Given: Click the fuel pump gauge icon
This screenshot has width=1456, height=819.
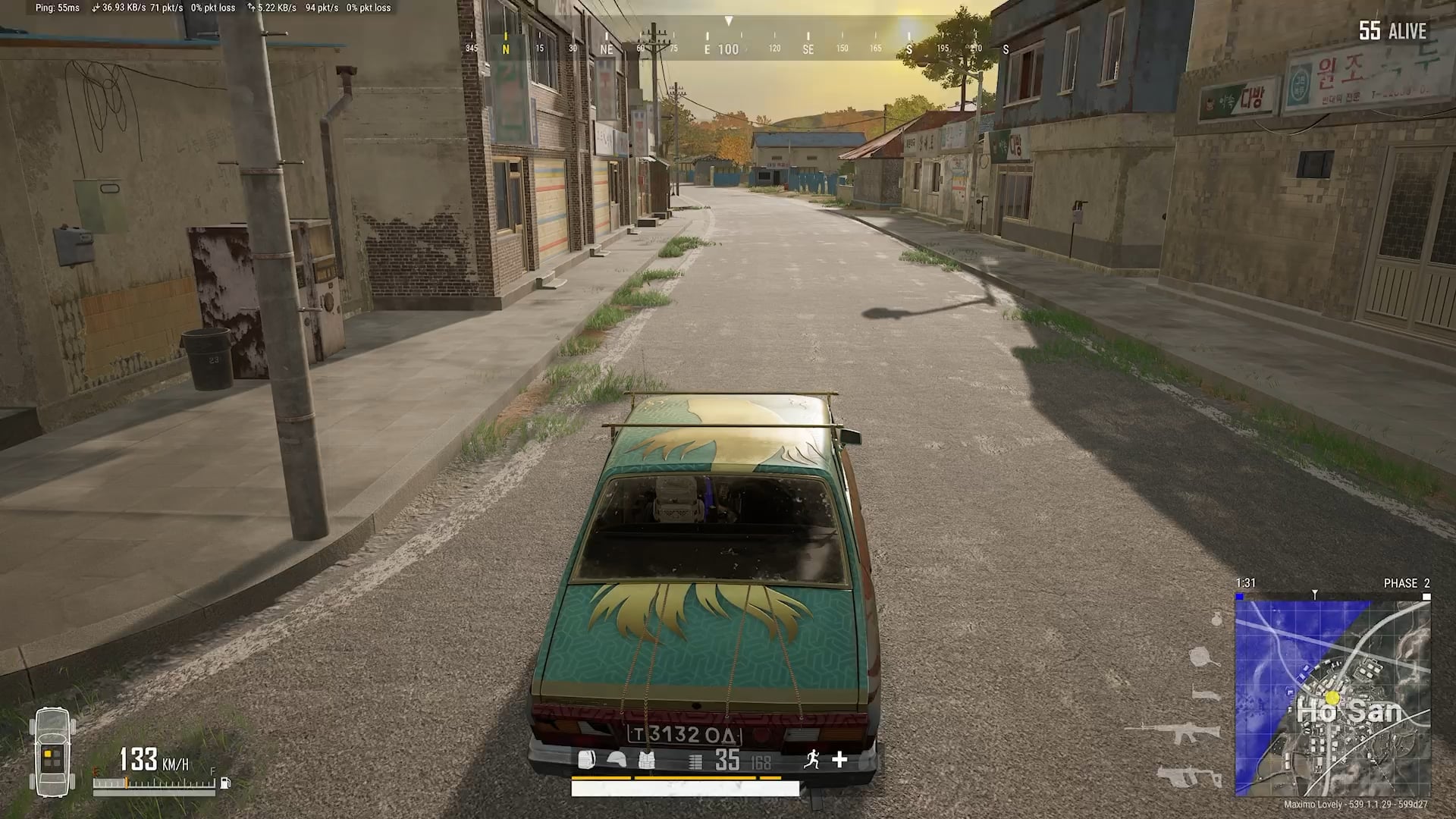Looking at the screenshot, I should coord(224,783).
